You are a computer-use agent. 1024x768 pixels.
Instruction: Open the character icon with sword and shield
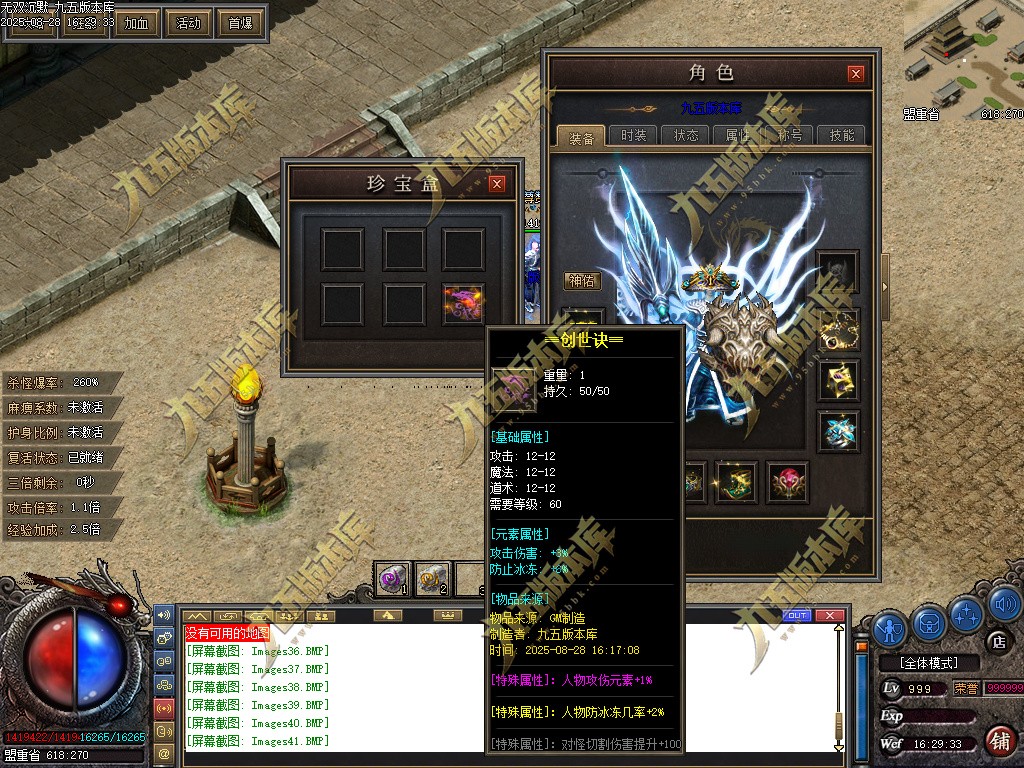(889, 627)
